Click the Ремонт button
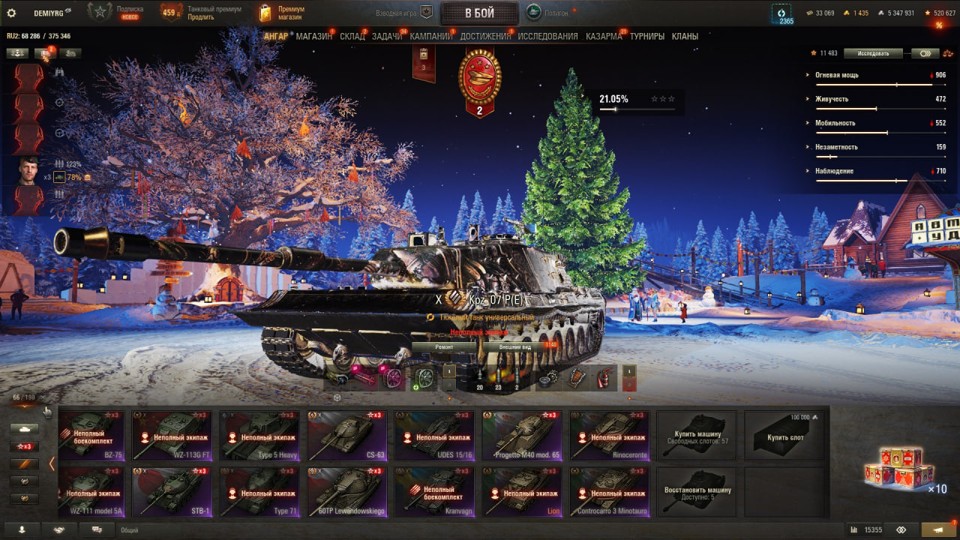 click(x=444, y=346)
